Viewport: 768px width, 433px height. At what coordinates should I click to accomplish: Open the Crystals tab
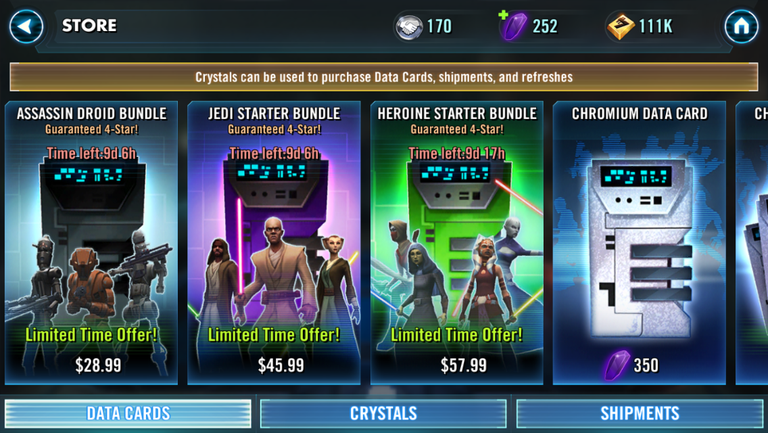383,413
